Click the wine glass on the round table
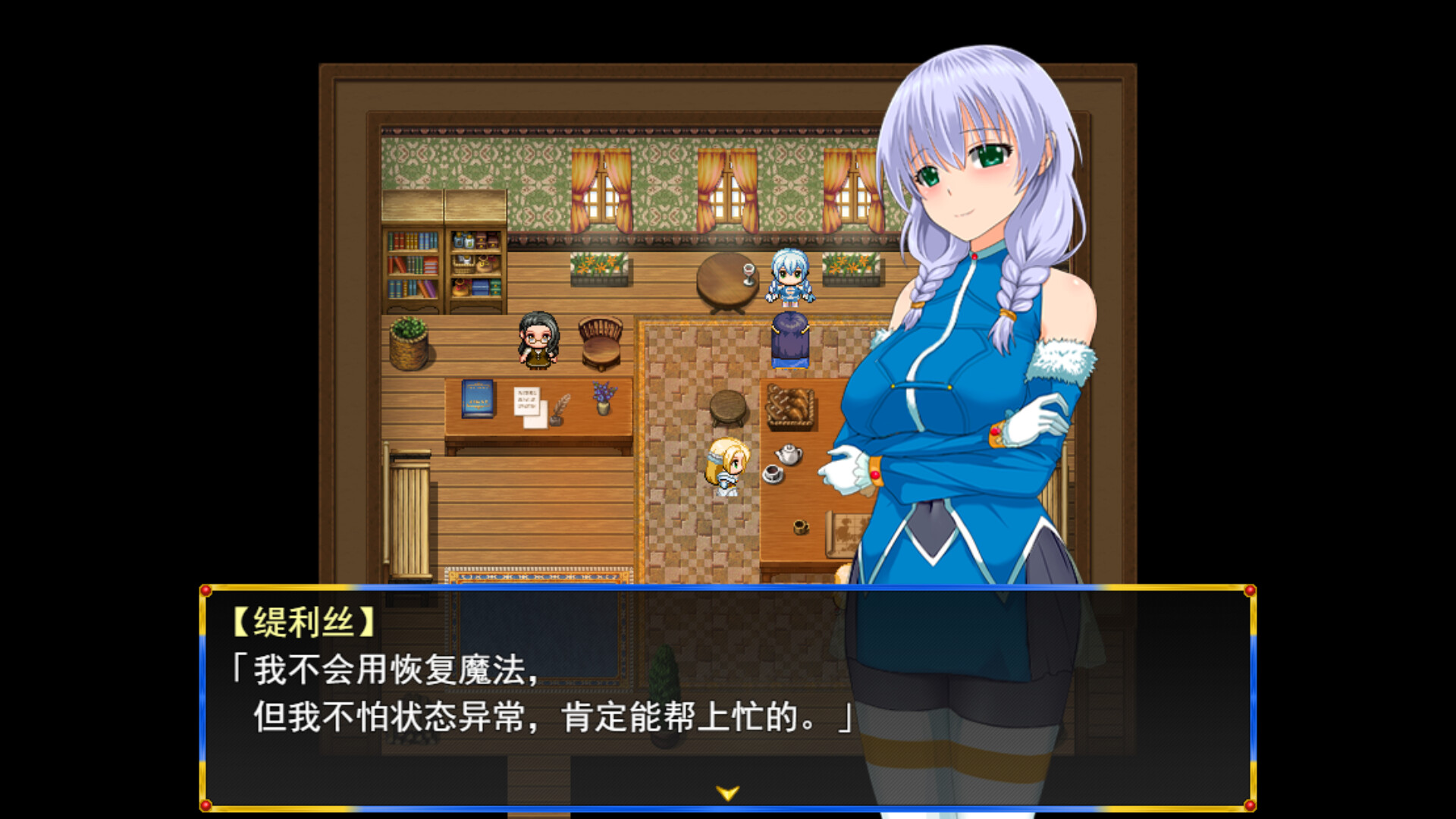Screen dimensions: 1456x819 (748, 273)
